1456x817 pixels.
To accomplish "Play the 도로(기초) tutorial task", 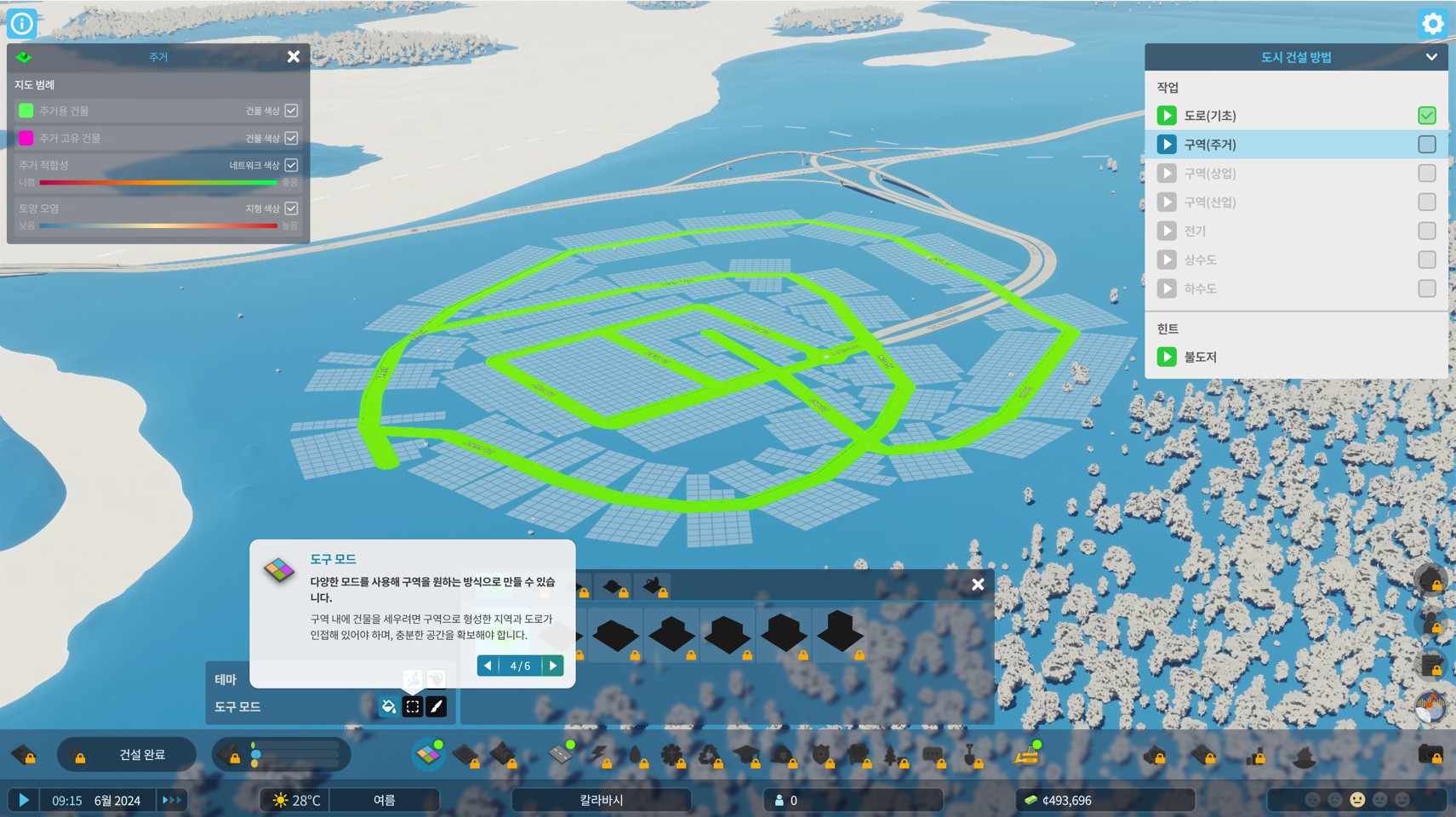I will coord(1167,116).
